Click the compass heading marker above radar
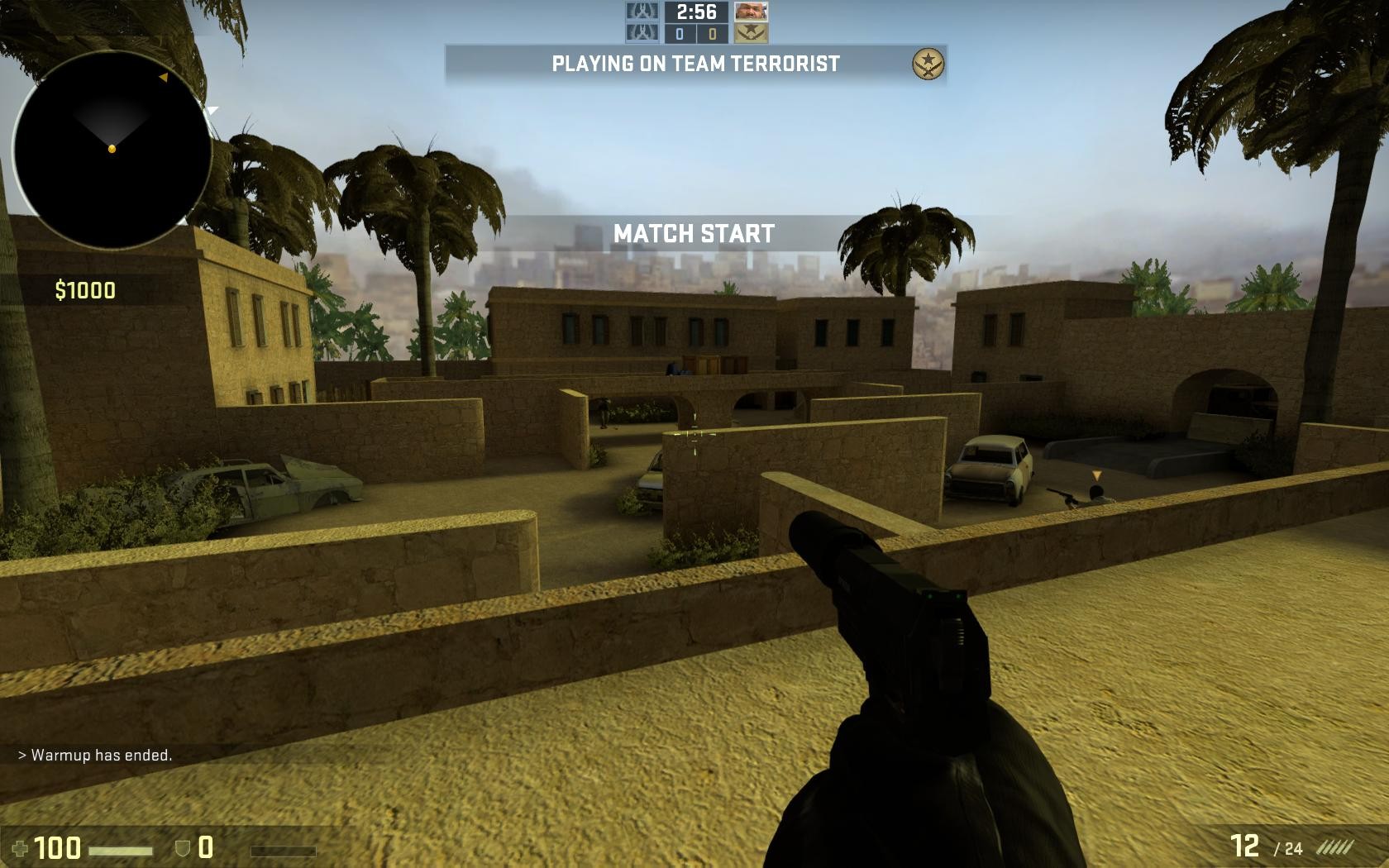This screenshot has height=868, width=1389. pos(165,78)
